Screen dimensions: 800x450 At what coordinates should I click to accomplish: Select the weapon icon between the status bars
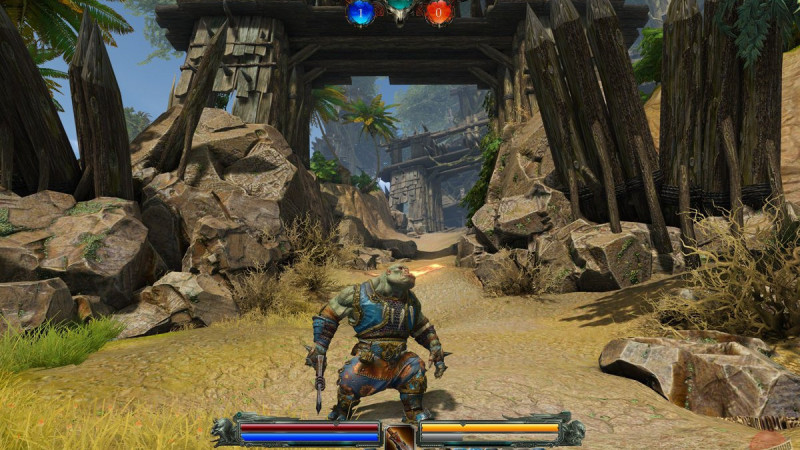(399, 437)
